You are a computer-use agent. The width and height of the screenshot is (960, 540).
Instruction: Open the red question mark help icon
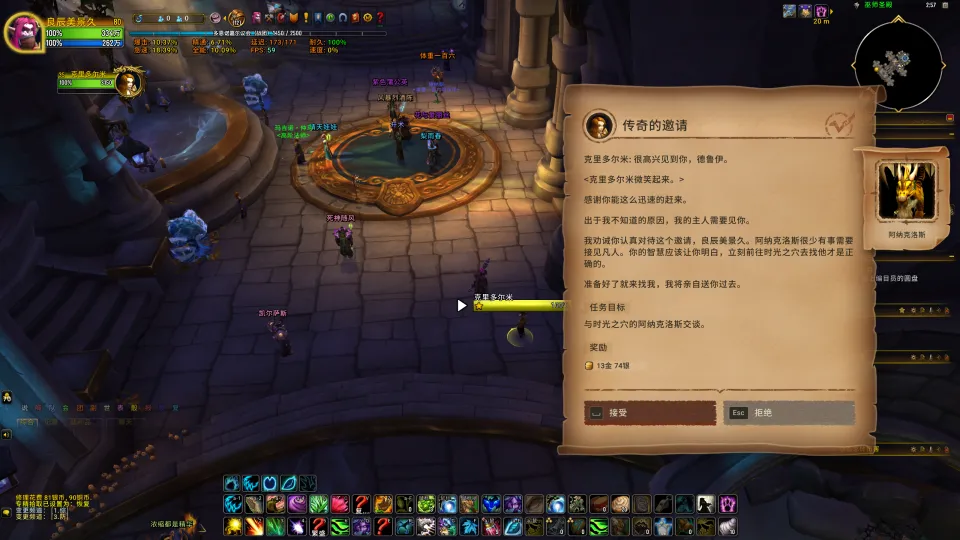[380, 17]
